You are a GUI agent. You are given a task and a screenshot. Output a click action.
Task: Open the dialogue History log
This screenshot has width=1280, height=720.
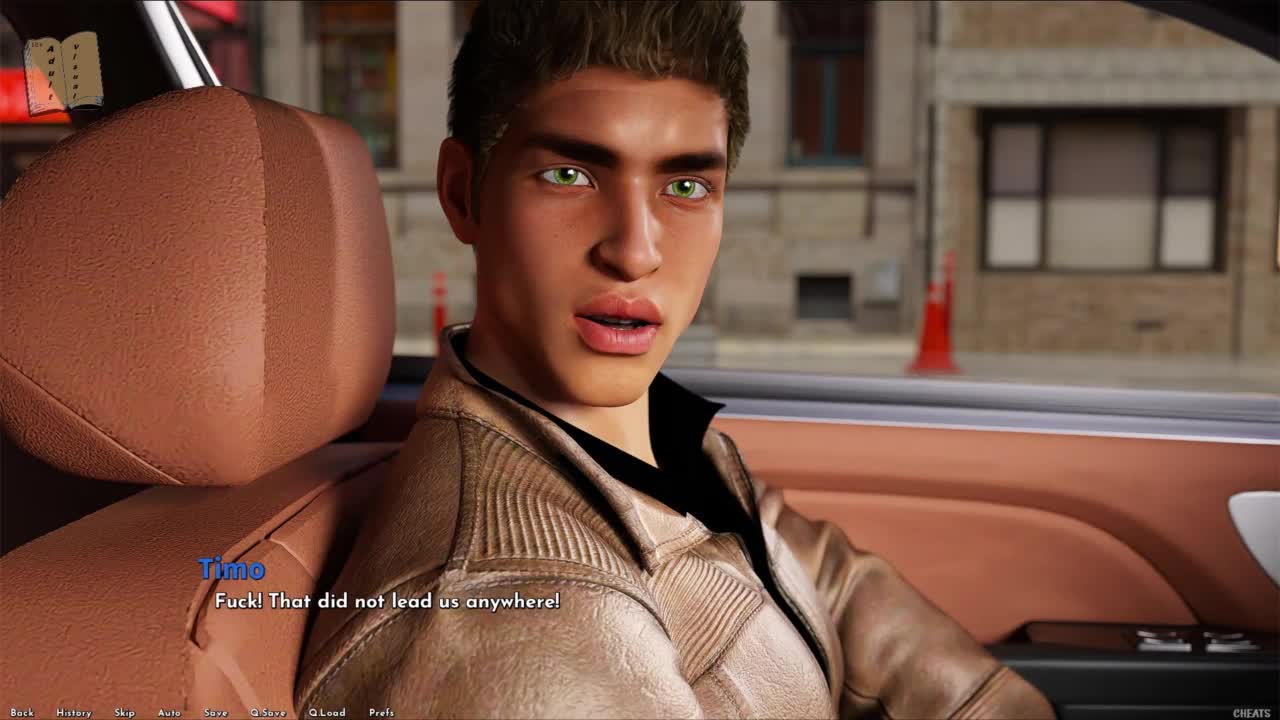74,713
